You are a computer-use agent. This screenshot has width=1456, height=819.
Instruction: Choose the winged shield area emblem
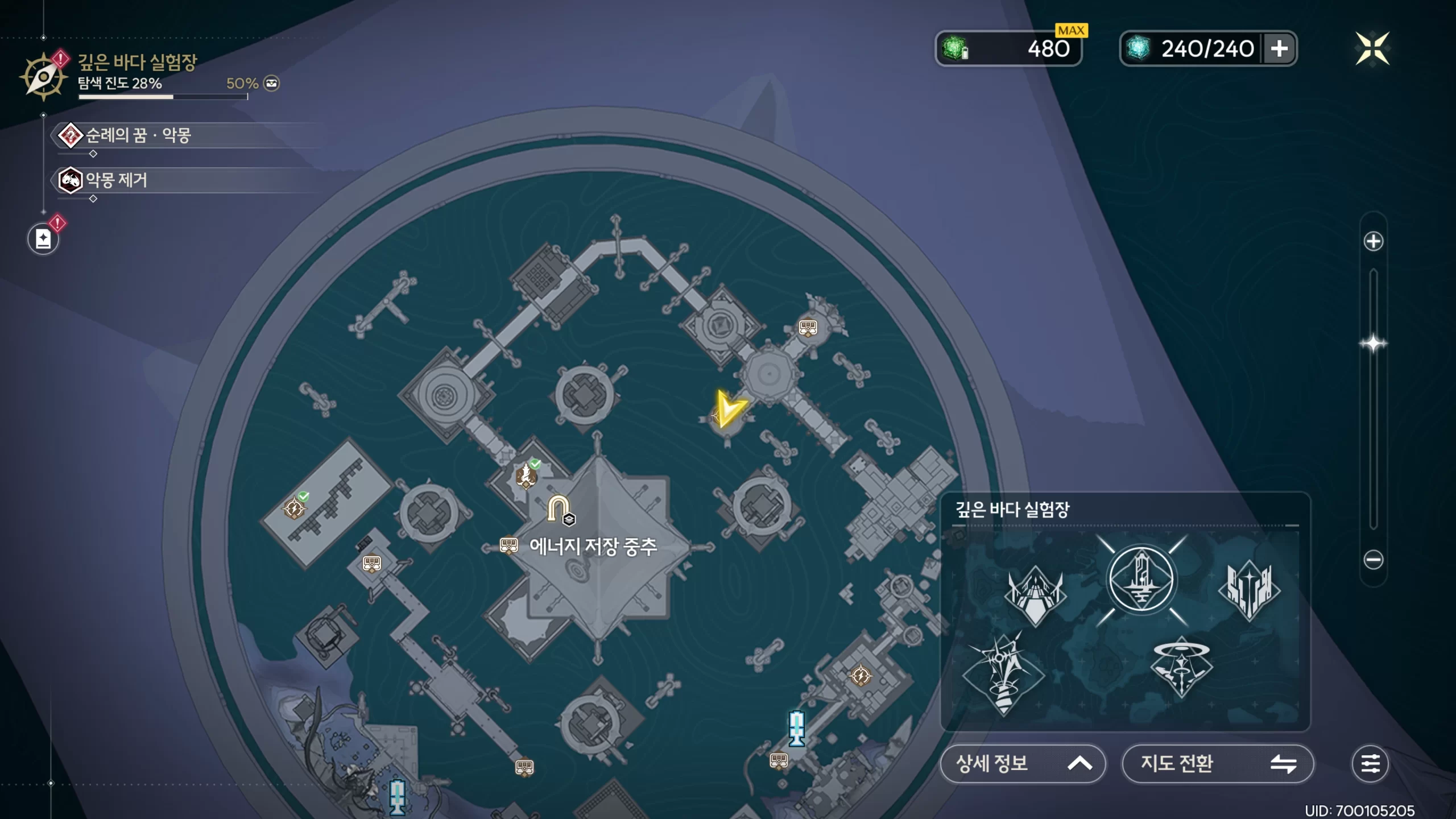[x=1035, y=594]
